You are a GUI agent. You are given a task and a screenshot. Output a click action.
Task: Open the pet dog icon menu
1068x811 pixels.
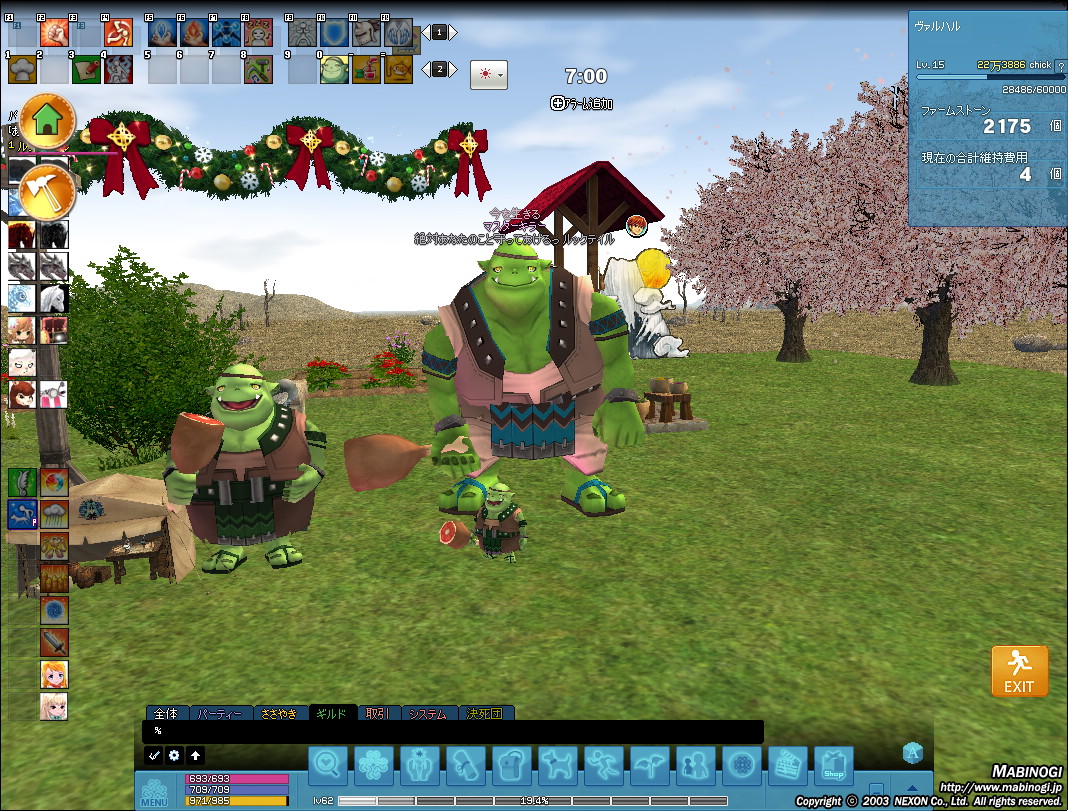[557, 766]
